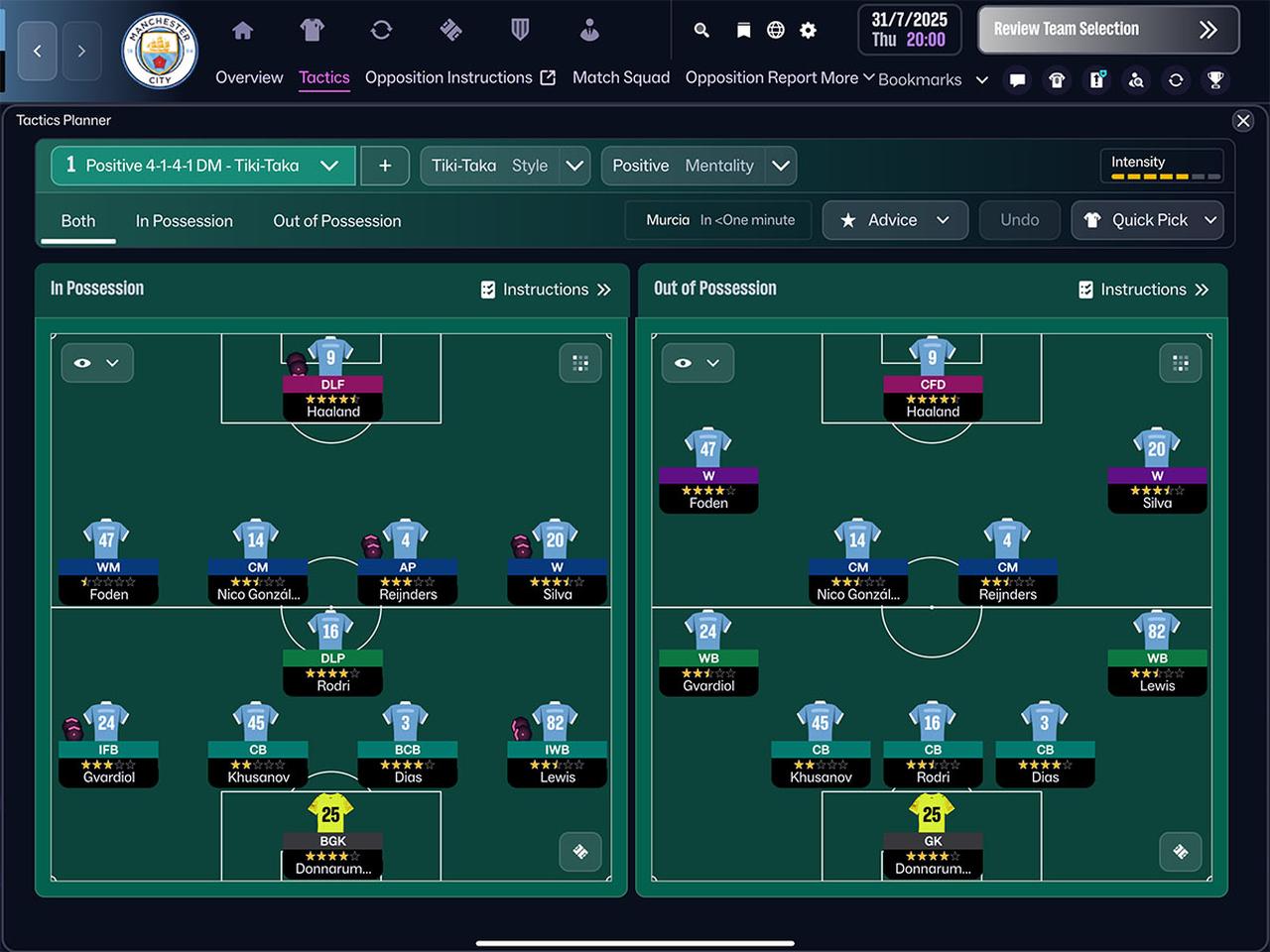The height and width of the screenshot is (952, 1270).
Task: Click the shirt icon above Tactics
Action: tap(312, 31)
